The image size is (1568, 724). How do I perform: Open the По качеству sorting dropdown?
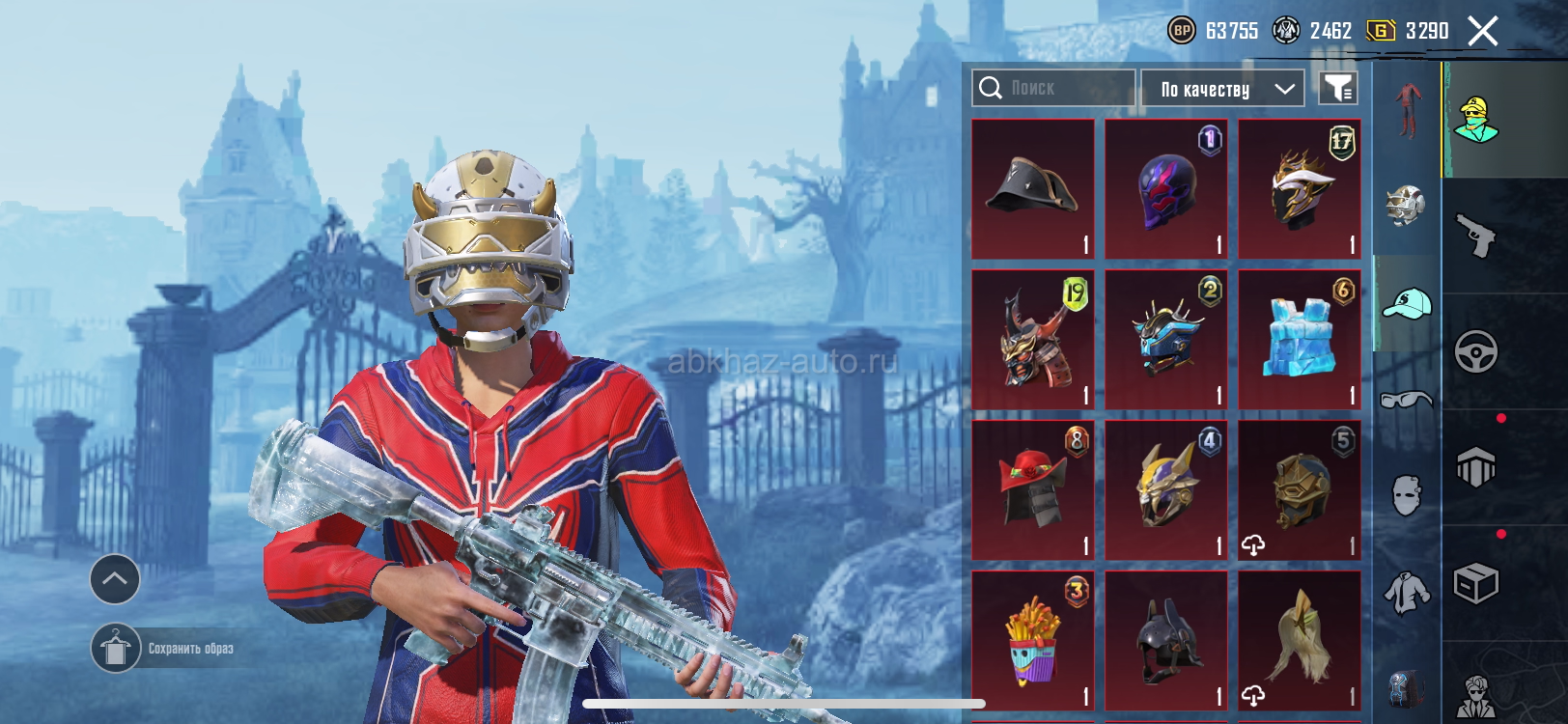(x=1222, y=88)
